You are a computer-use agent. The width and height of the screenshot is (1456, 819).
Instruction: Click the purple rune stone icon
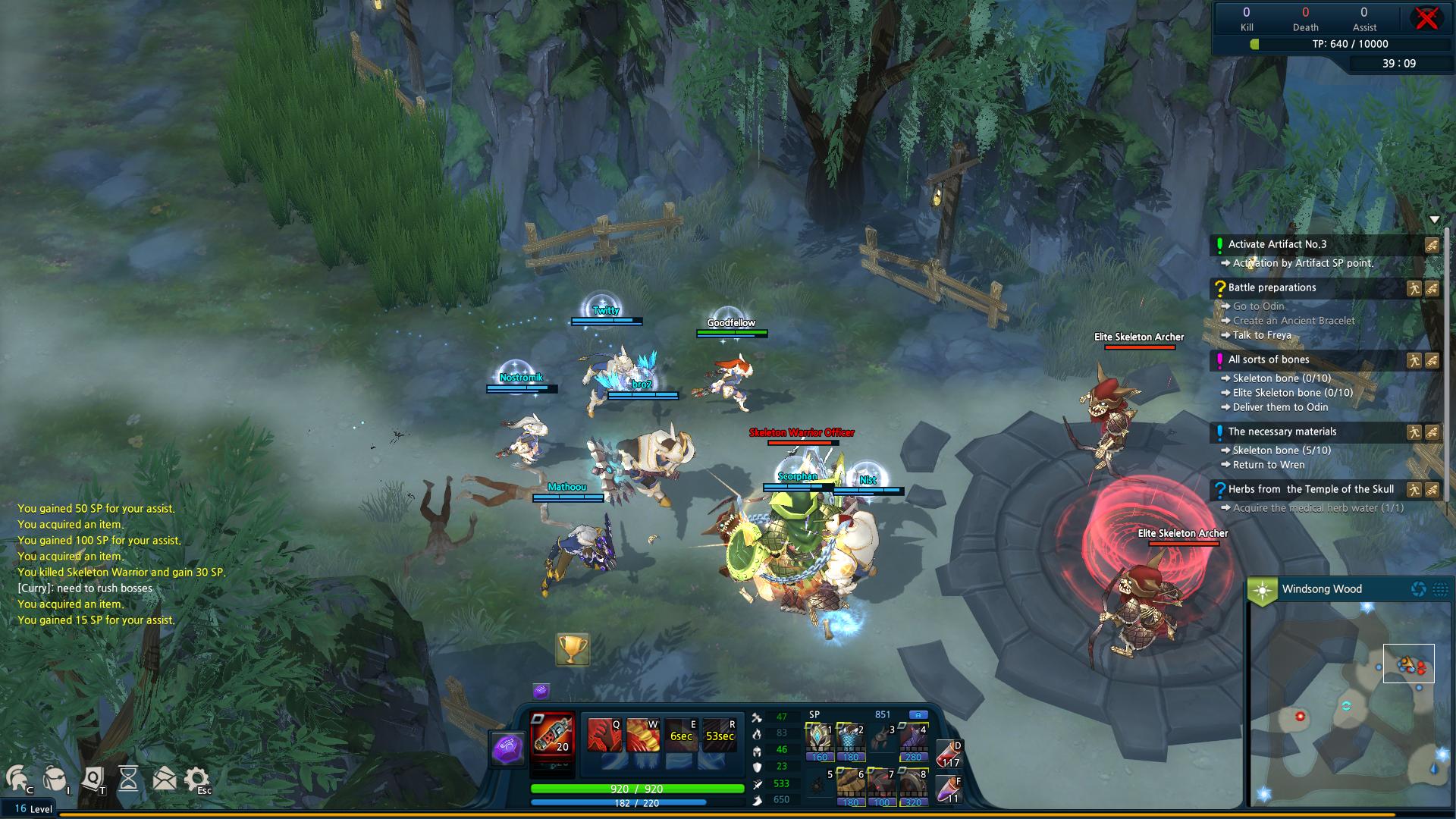pyautogui.click(x=507, y=748)
